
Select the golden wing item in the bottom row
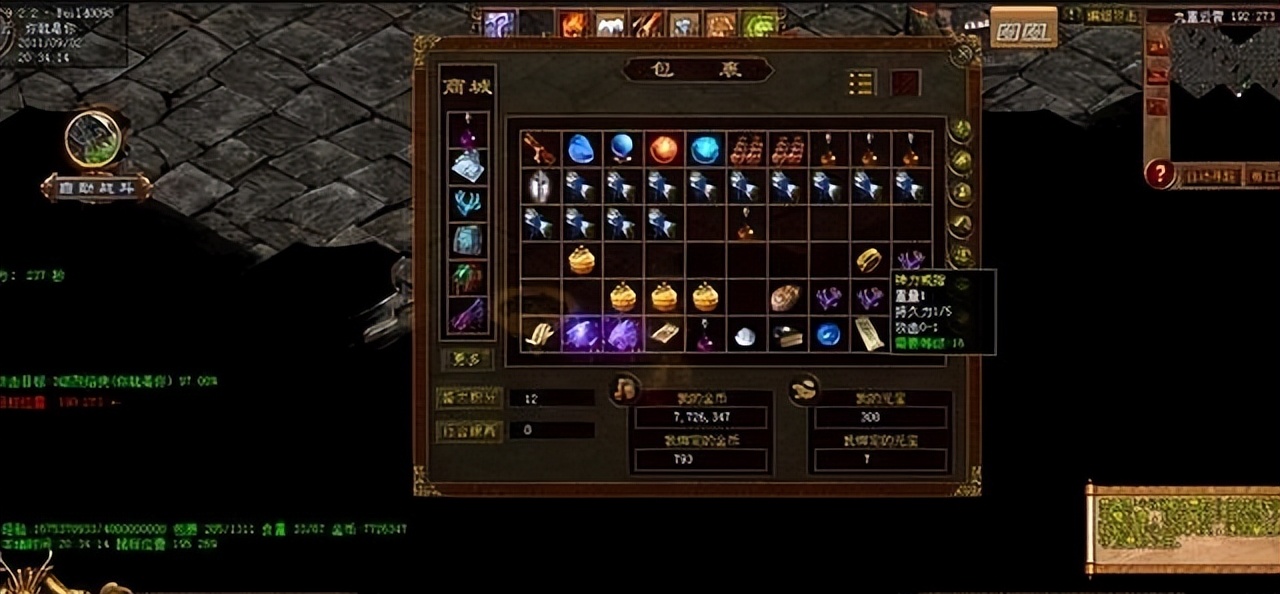540,334
